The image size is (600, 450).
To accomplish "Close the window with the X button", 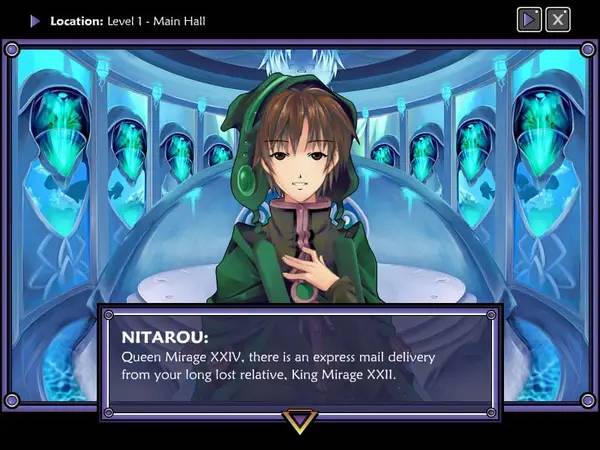I will pyautogui.click(x=558, y=19).
